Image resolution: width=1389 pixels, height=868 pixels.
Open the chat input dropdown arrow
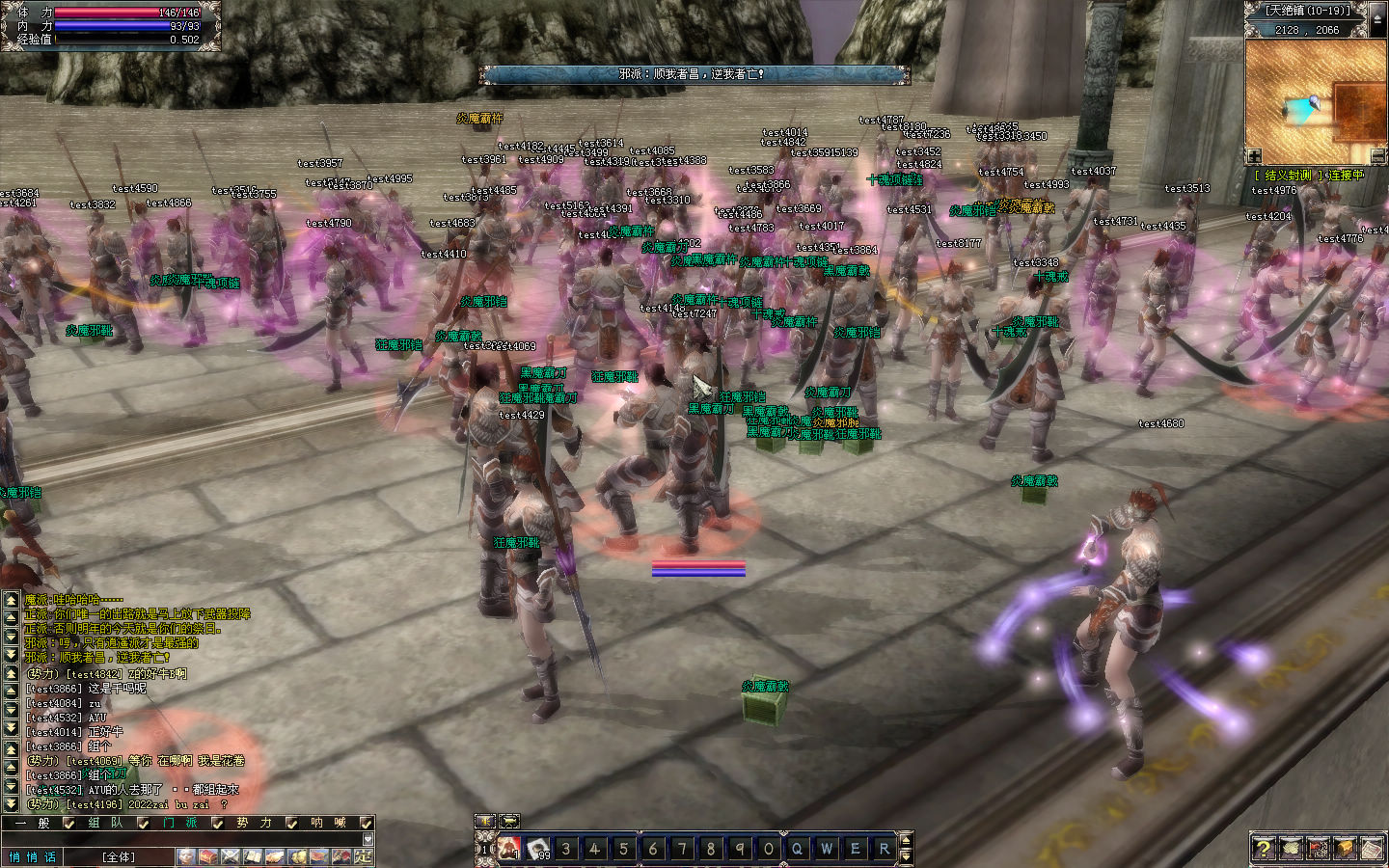(367, 839)
